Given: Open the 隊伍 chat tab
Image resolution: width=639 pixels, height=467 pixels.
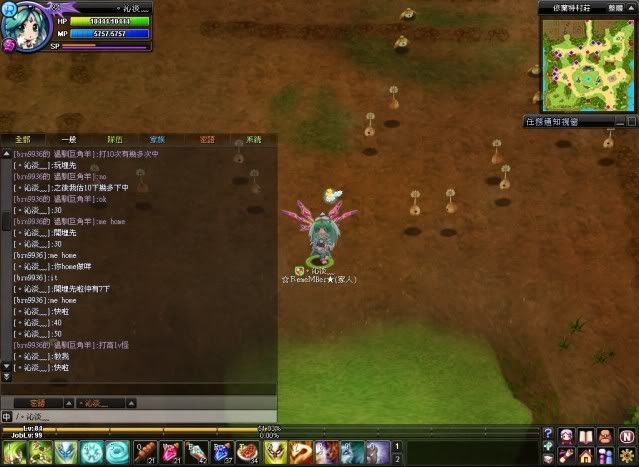Looking at the screenshot, I should click(115, 140).
